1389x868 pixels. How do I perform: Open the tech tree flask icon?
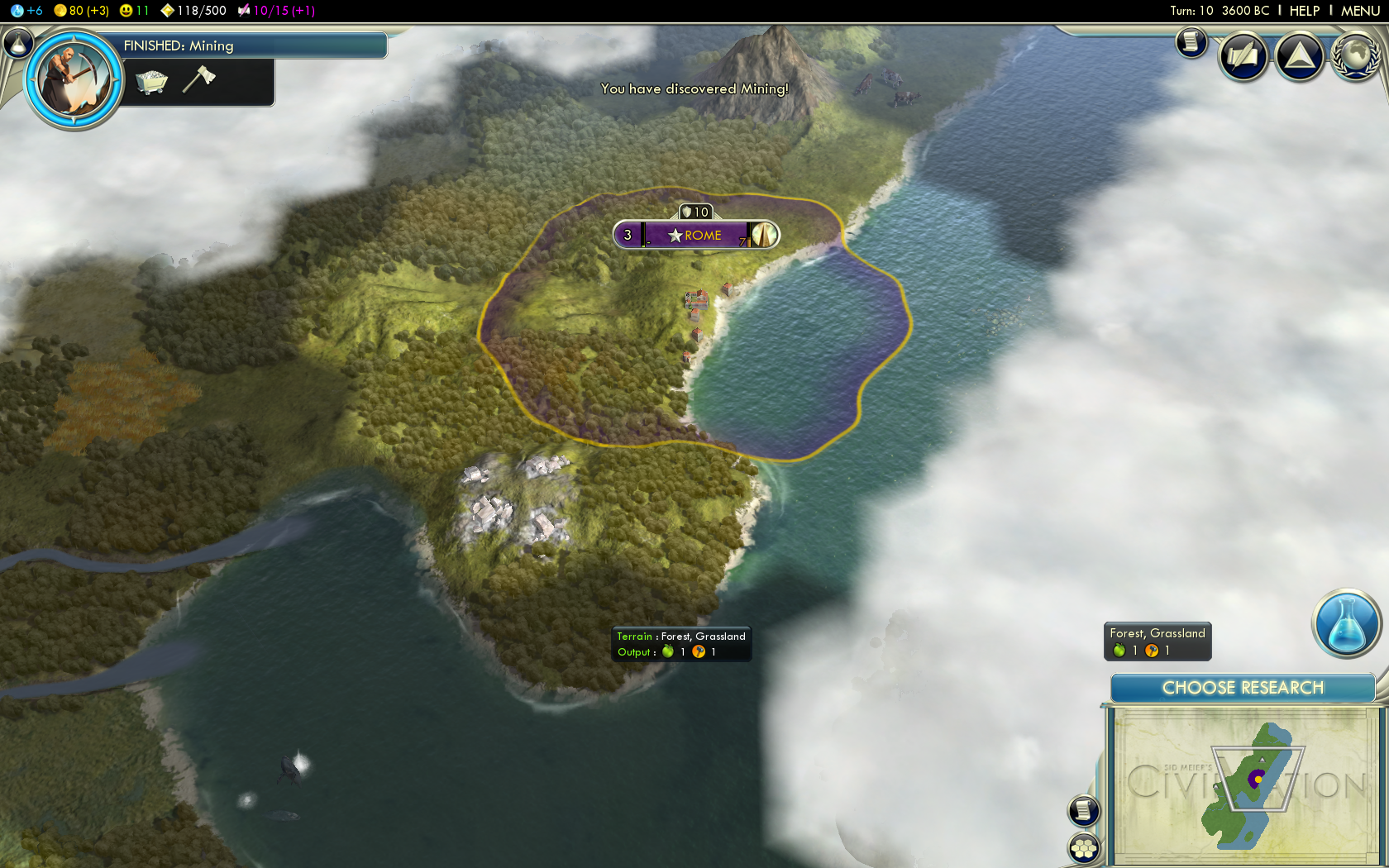18,43
